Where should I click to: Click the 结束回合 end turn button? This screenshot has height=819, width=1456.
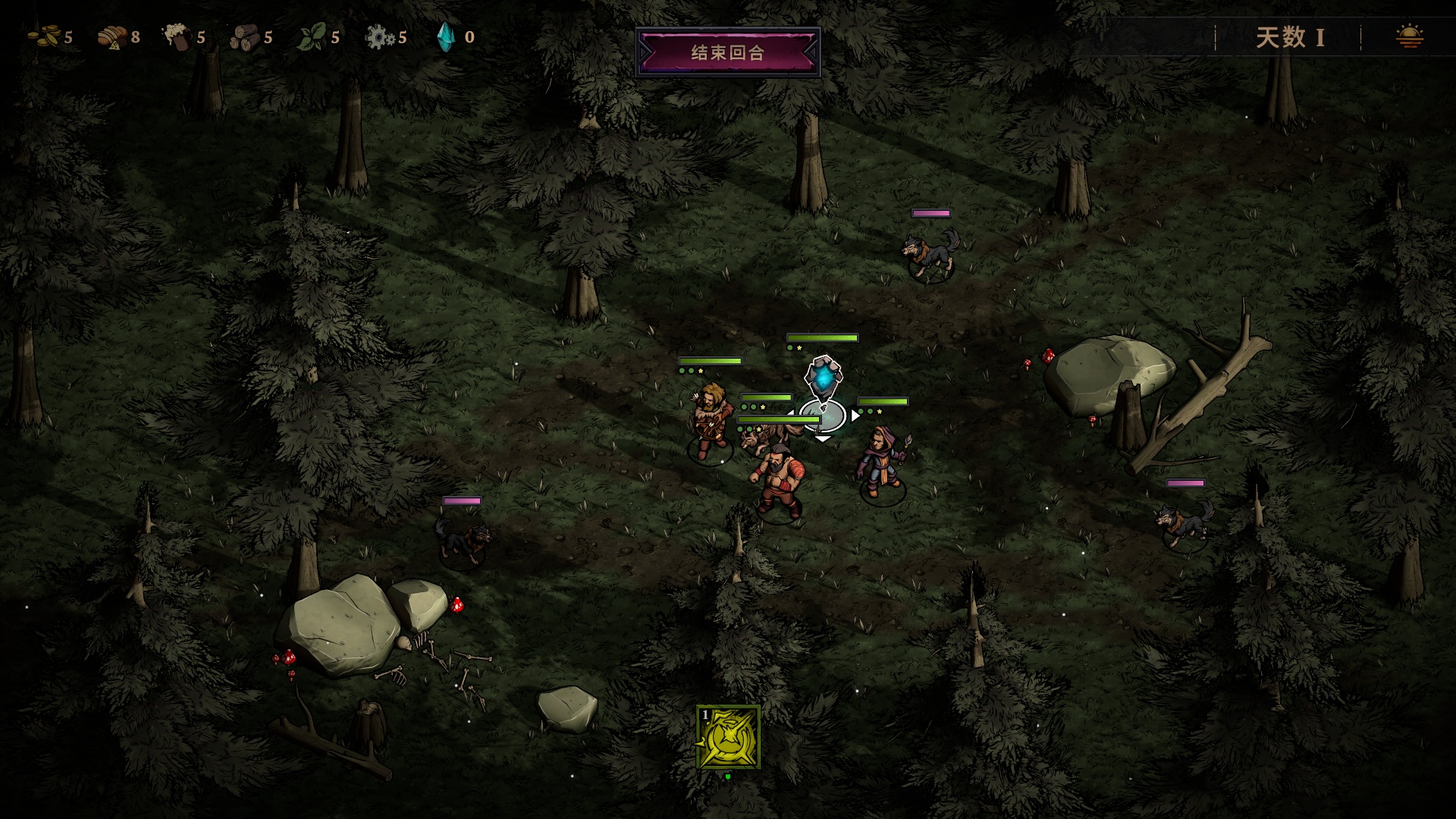click(x=727, y=52)
